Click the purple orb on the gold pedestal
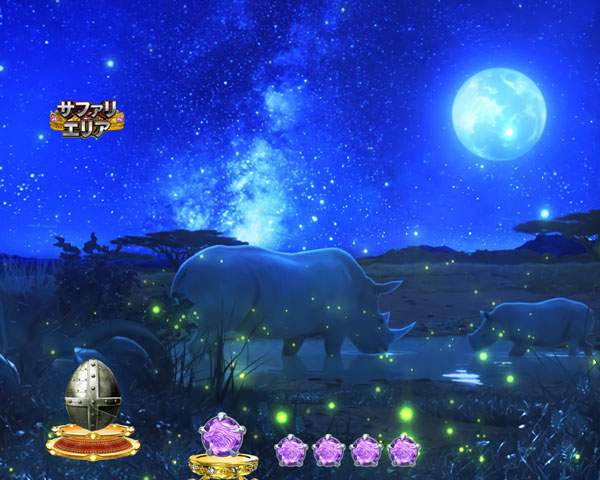 pos(220,438)
